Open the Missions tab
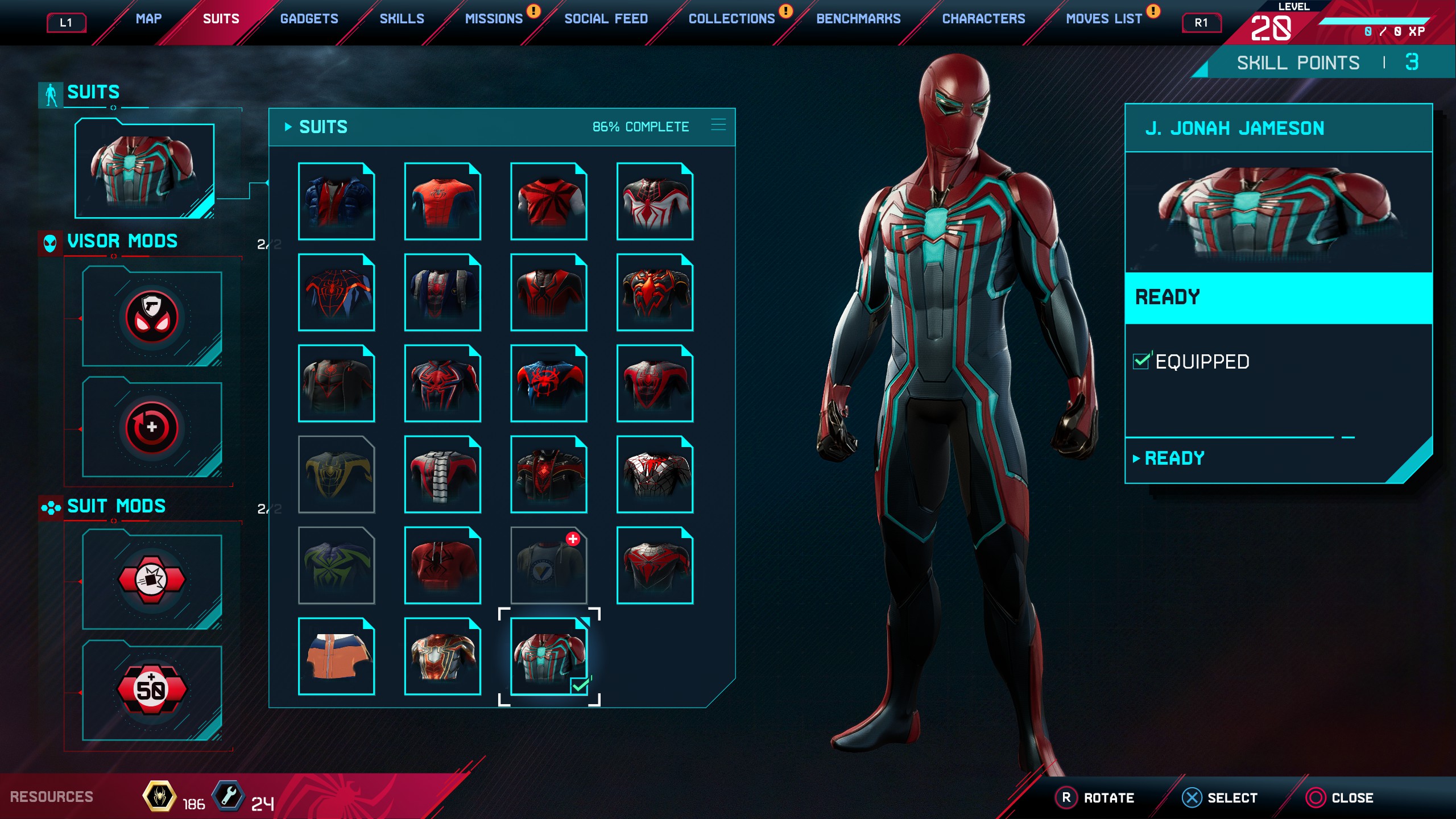 tap(494, 19)
